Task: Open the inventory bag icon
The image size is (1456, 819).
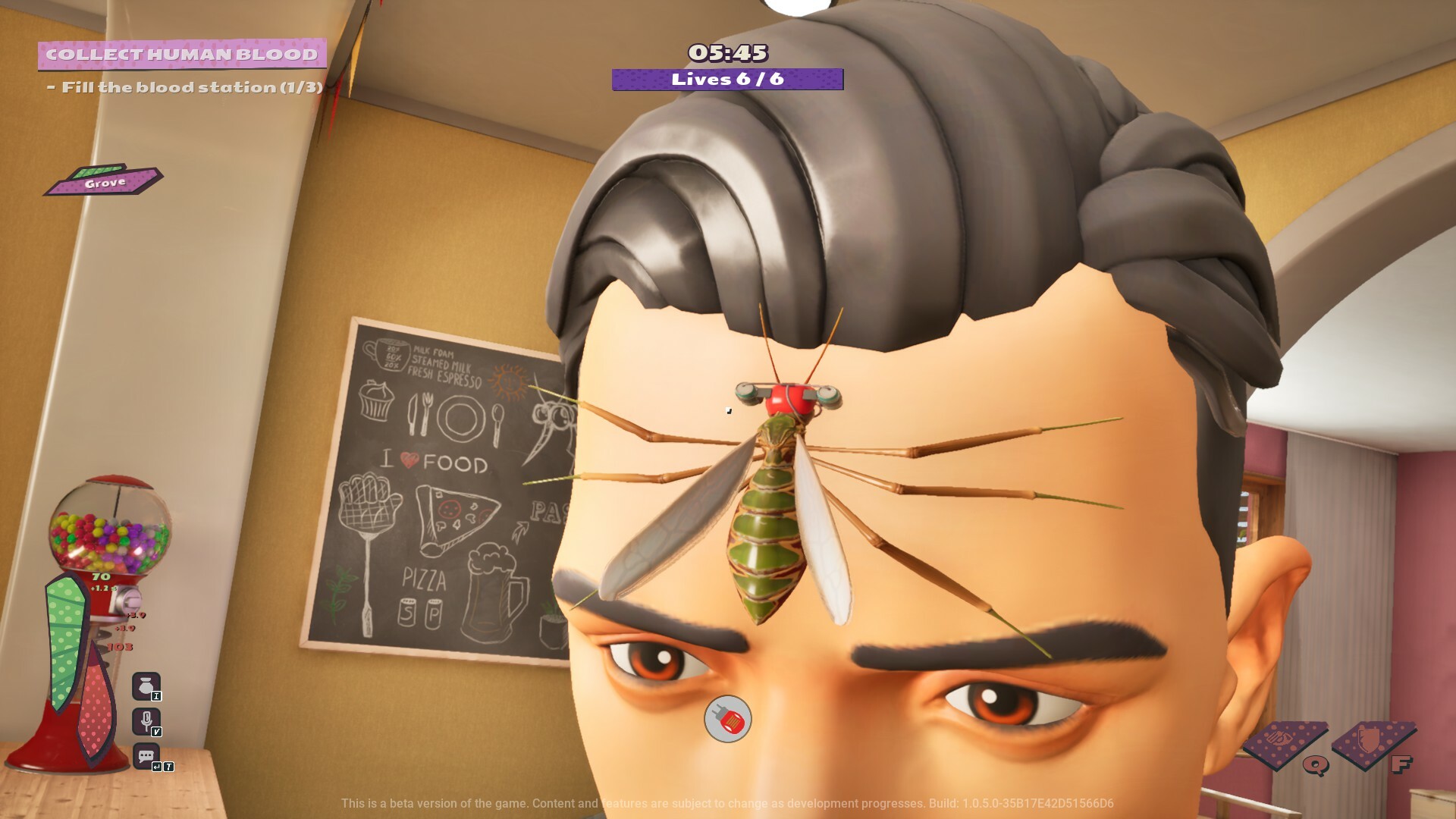Action: 146,686
